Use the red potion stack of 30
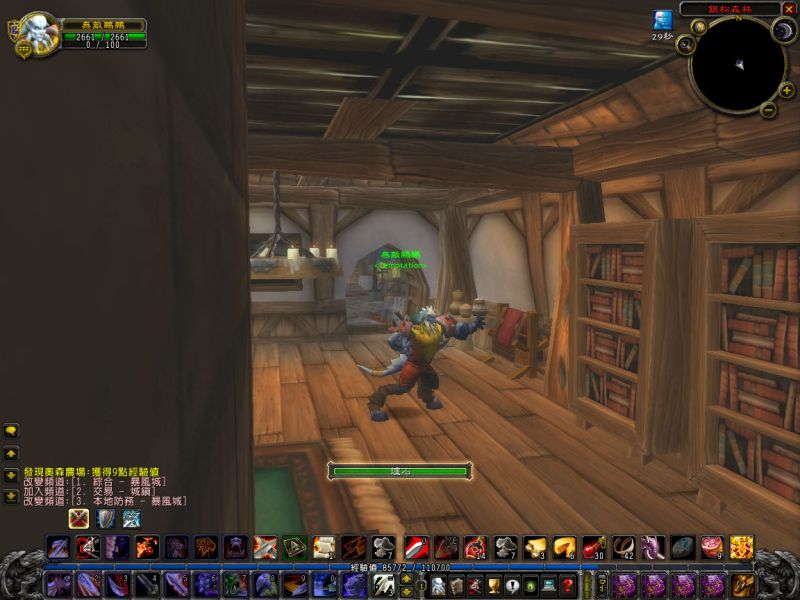800x600 pixels. (x=594, y=547)
